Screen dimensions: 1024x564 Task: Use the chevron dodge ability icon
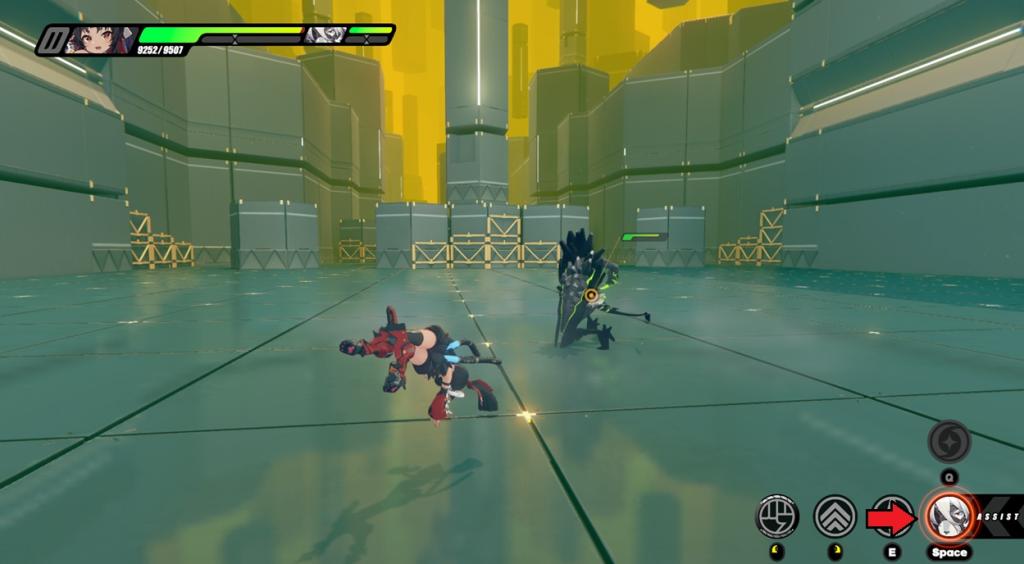coord(834,516)
